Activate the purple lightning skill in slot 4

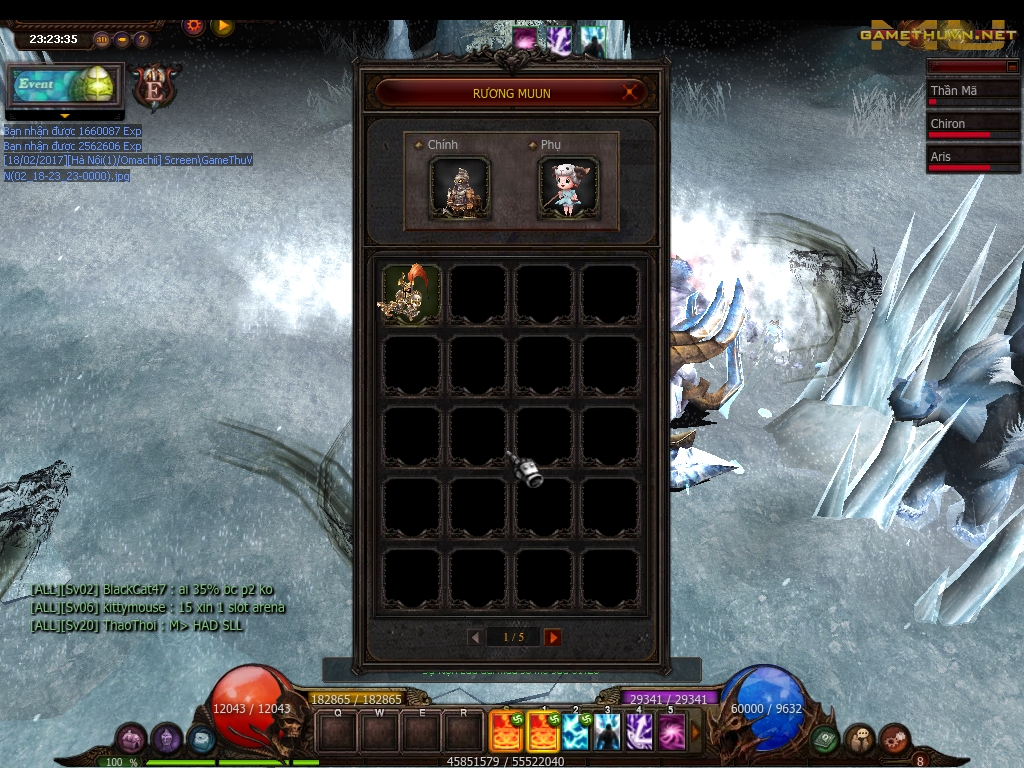point(639,732)
